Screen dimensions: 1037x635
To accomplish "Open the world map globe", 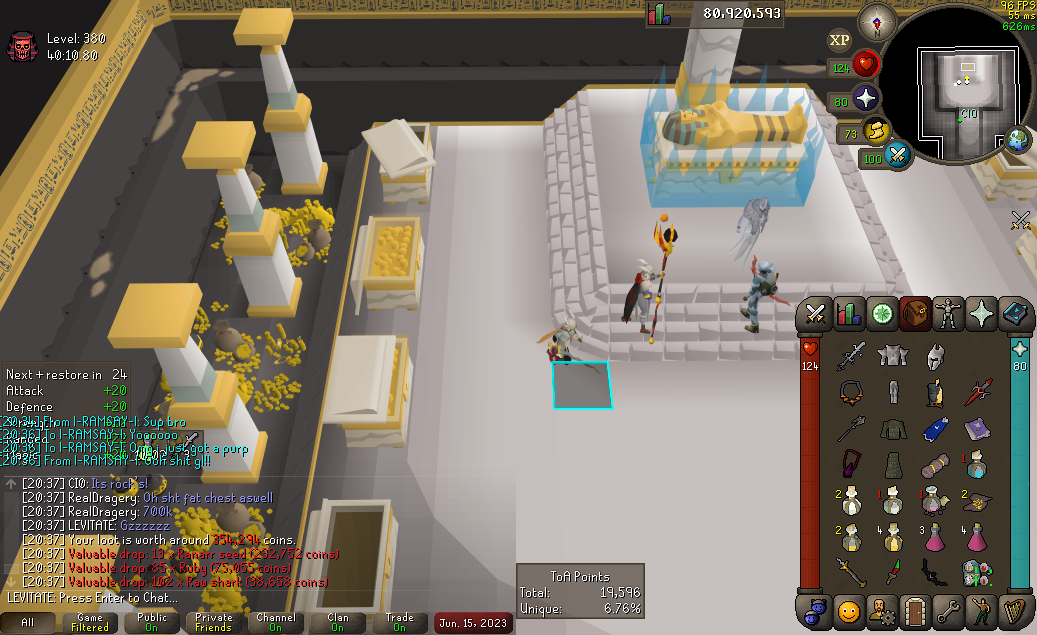I will pyautogui.click(x=1018, y=139).
